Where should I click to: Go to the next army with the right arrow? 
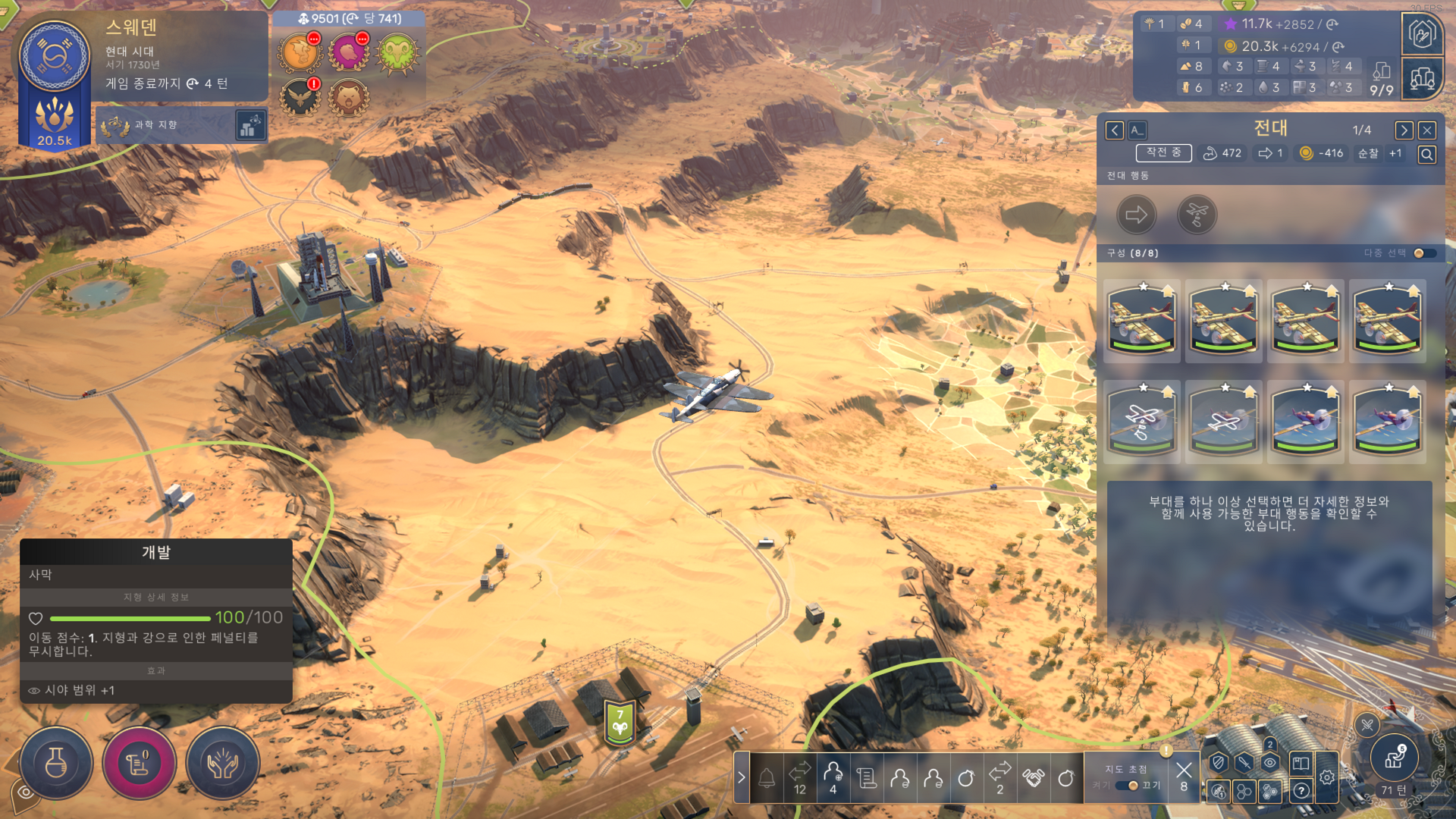1404,130
